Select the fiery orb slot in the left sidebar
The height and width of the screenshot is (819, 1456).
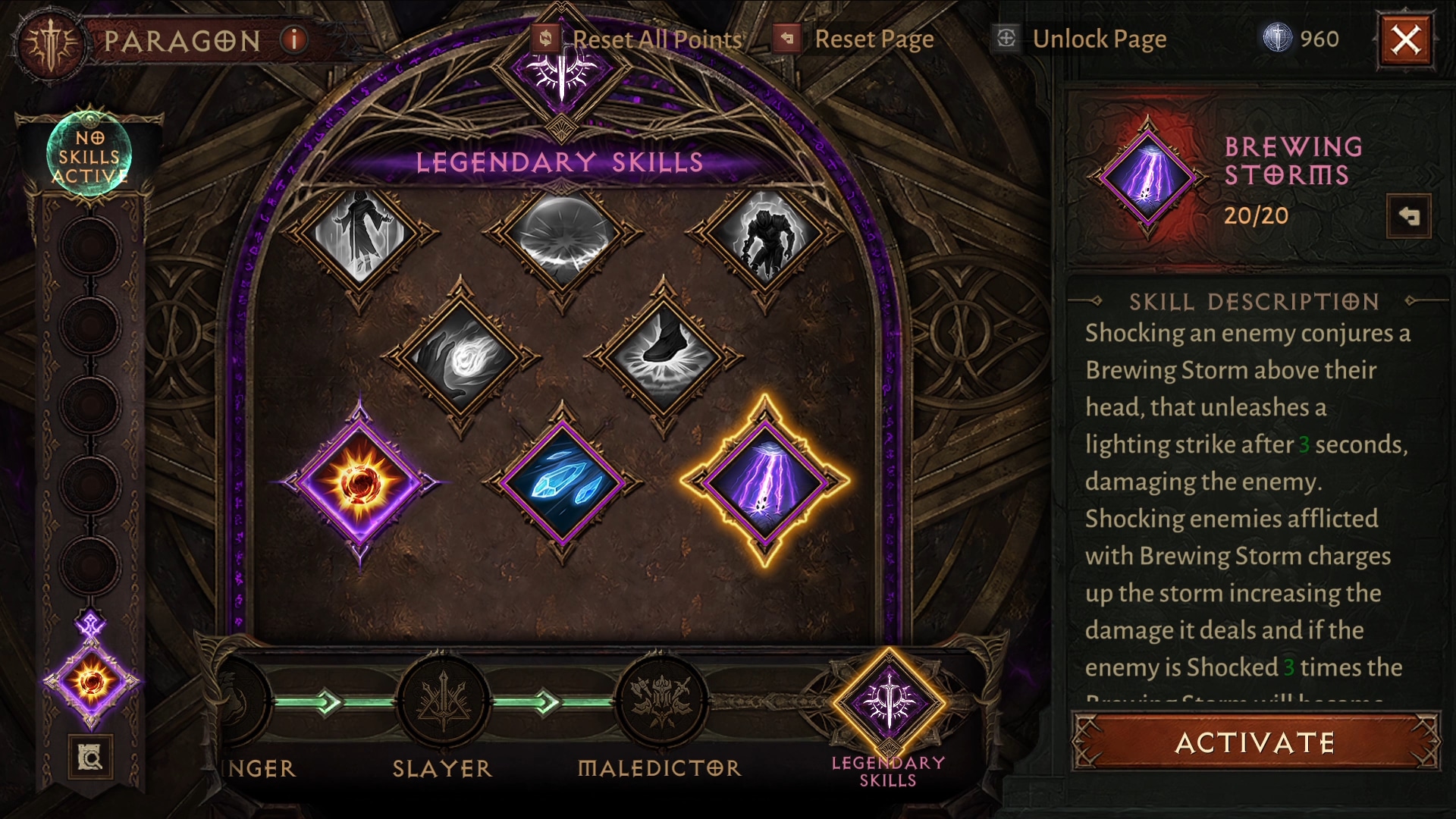pyautogui.click(x=92, y=680)
